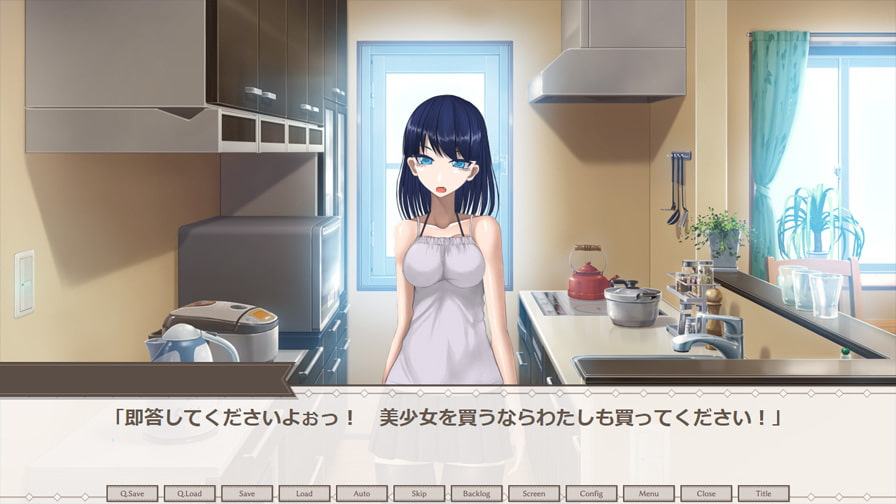Screen dimensions: 896x504
Task: Click the Screen button
Action: [x=534, y=493]
